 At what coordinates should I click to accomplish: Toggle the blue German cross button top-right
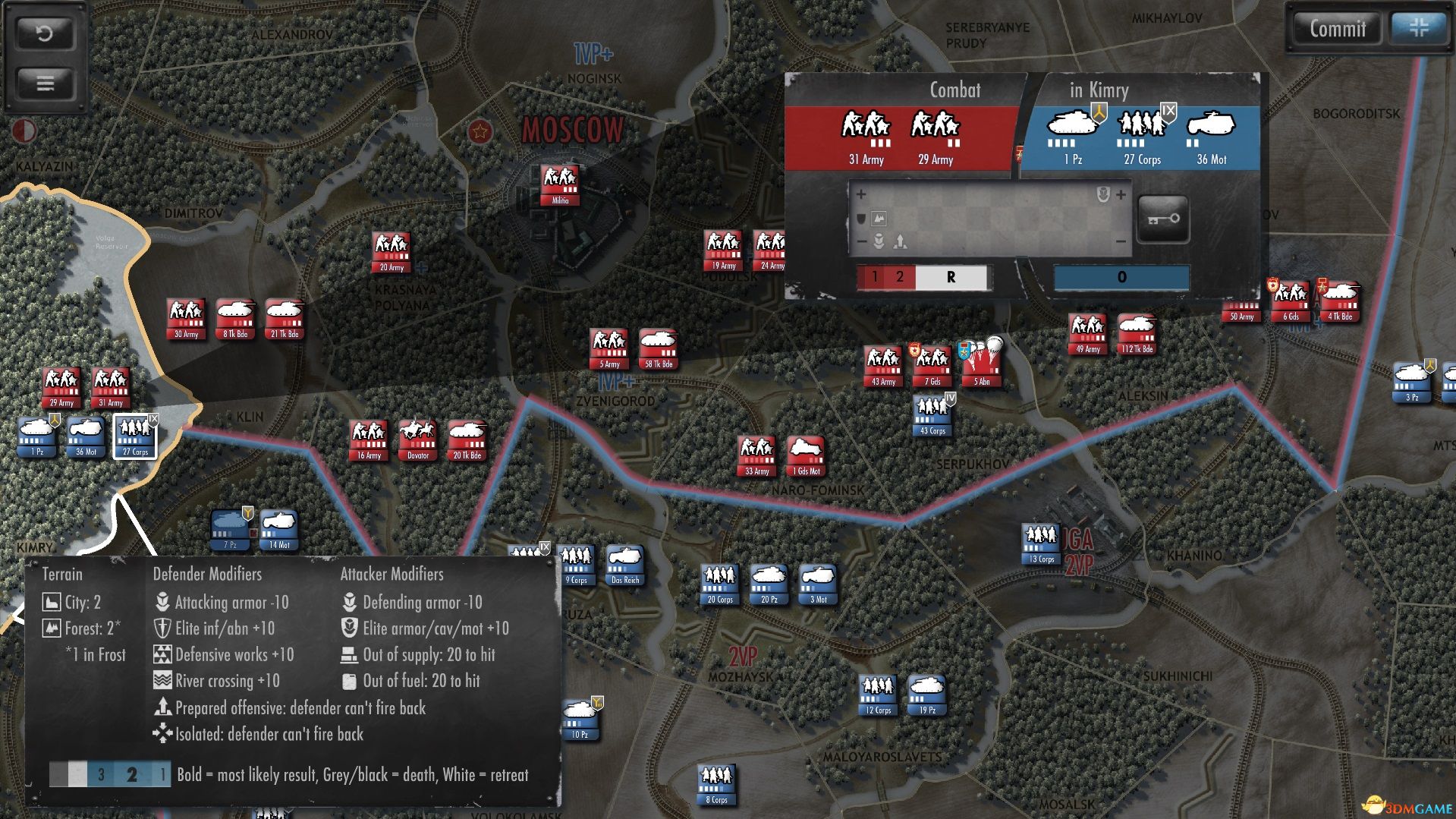1420,29
